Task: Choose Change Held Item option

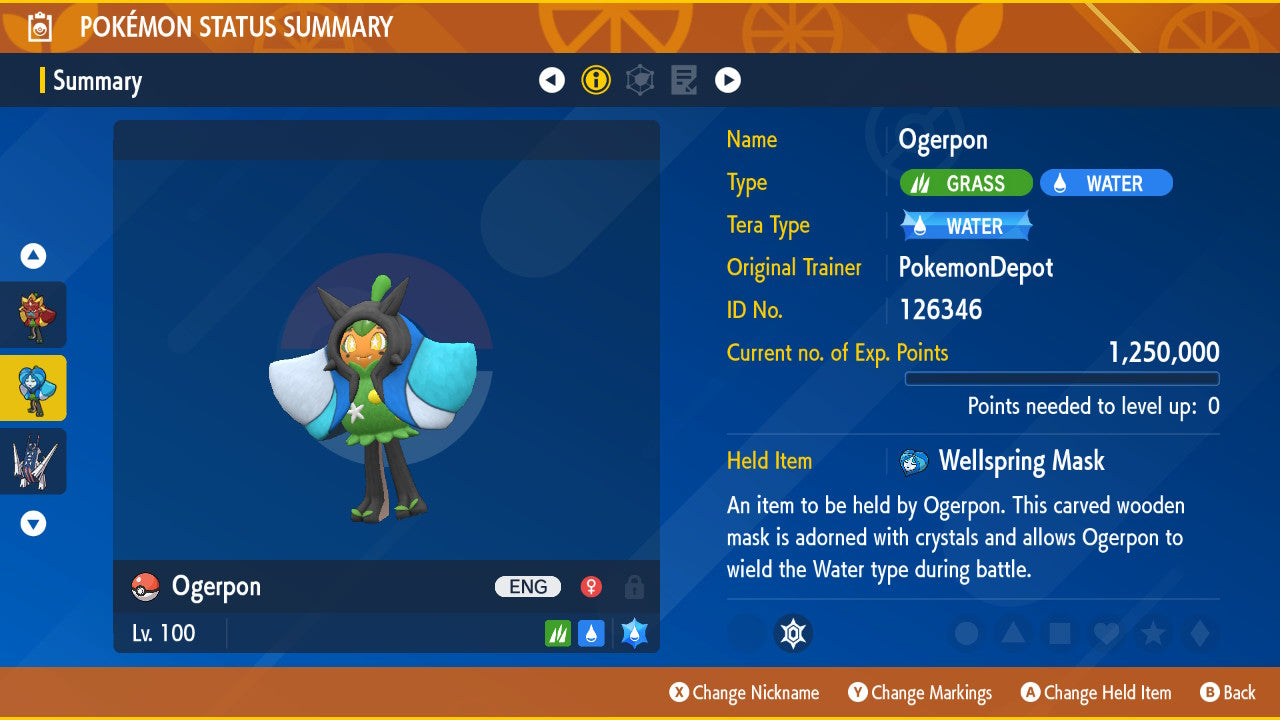Action: click(x=1096, y=692)
